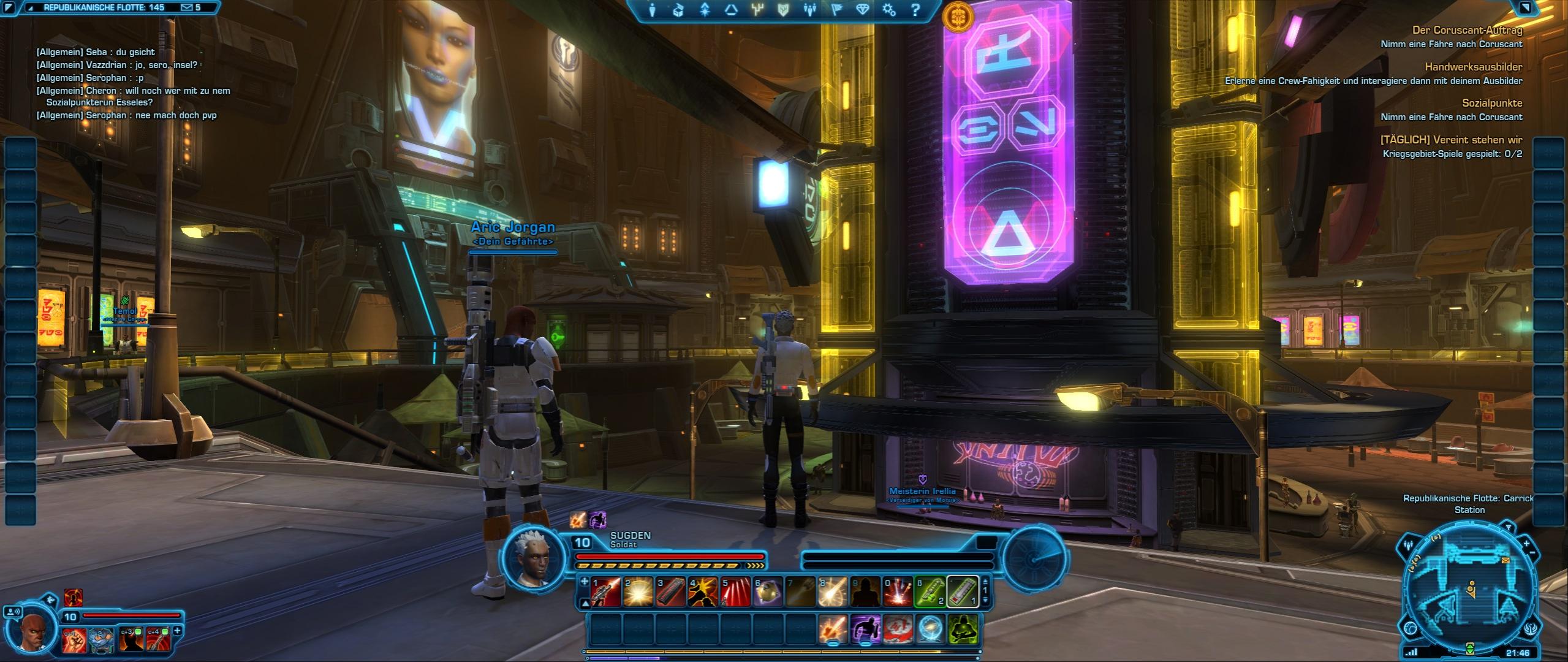1568x662 pixels.
Task: Open the gear-shaped preferences menu
Action: pyautogui.click(x=889, y=10)
